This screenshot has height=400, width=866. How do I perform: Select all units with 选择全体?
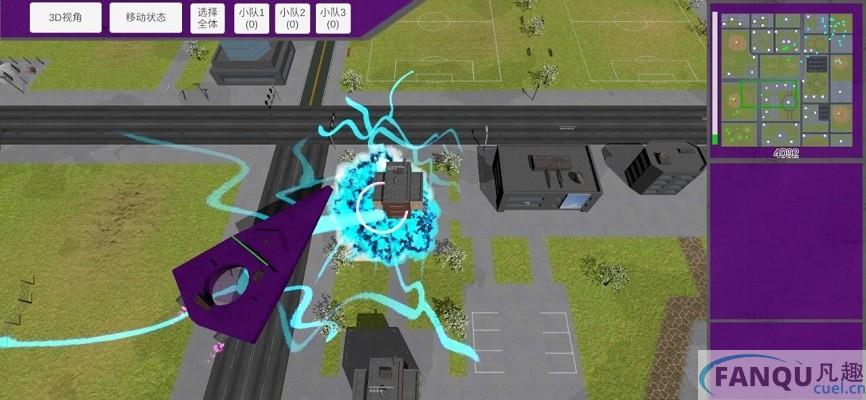click(x=209, y=18)
